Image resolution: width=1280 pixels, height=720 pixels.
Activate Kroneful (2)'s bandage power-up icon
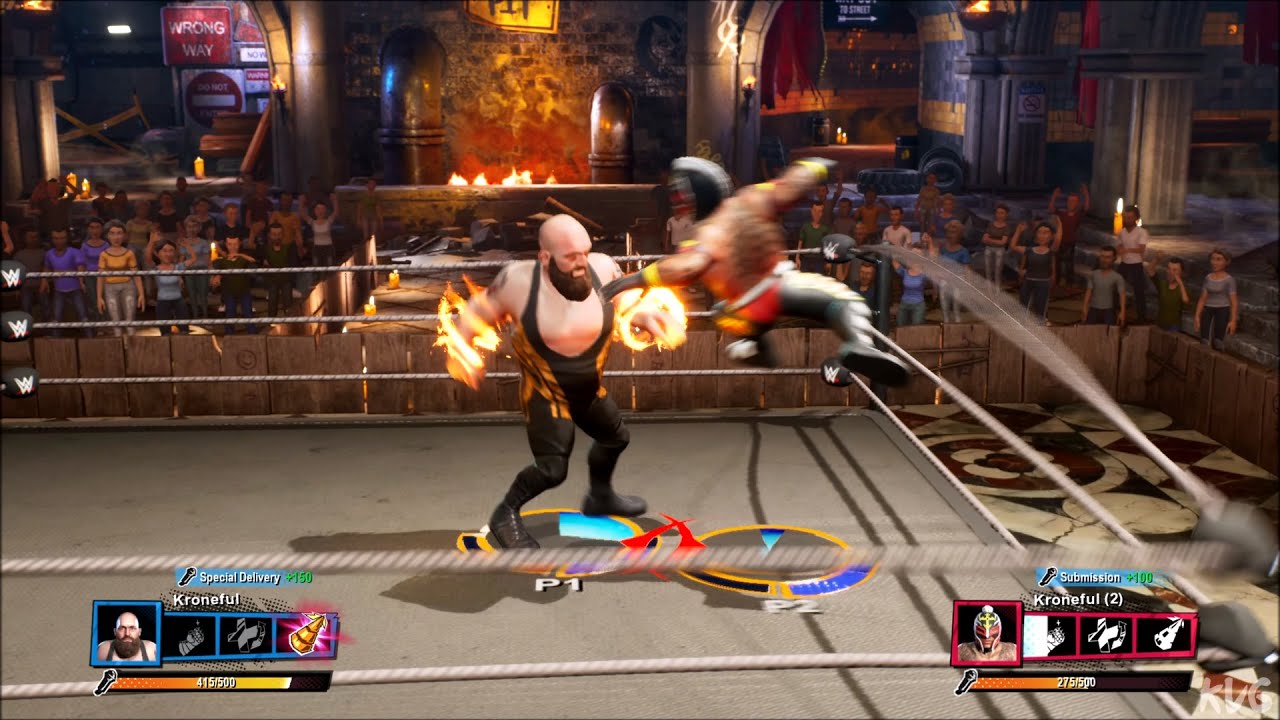(1106, 635)
